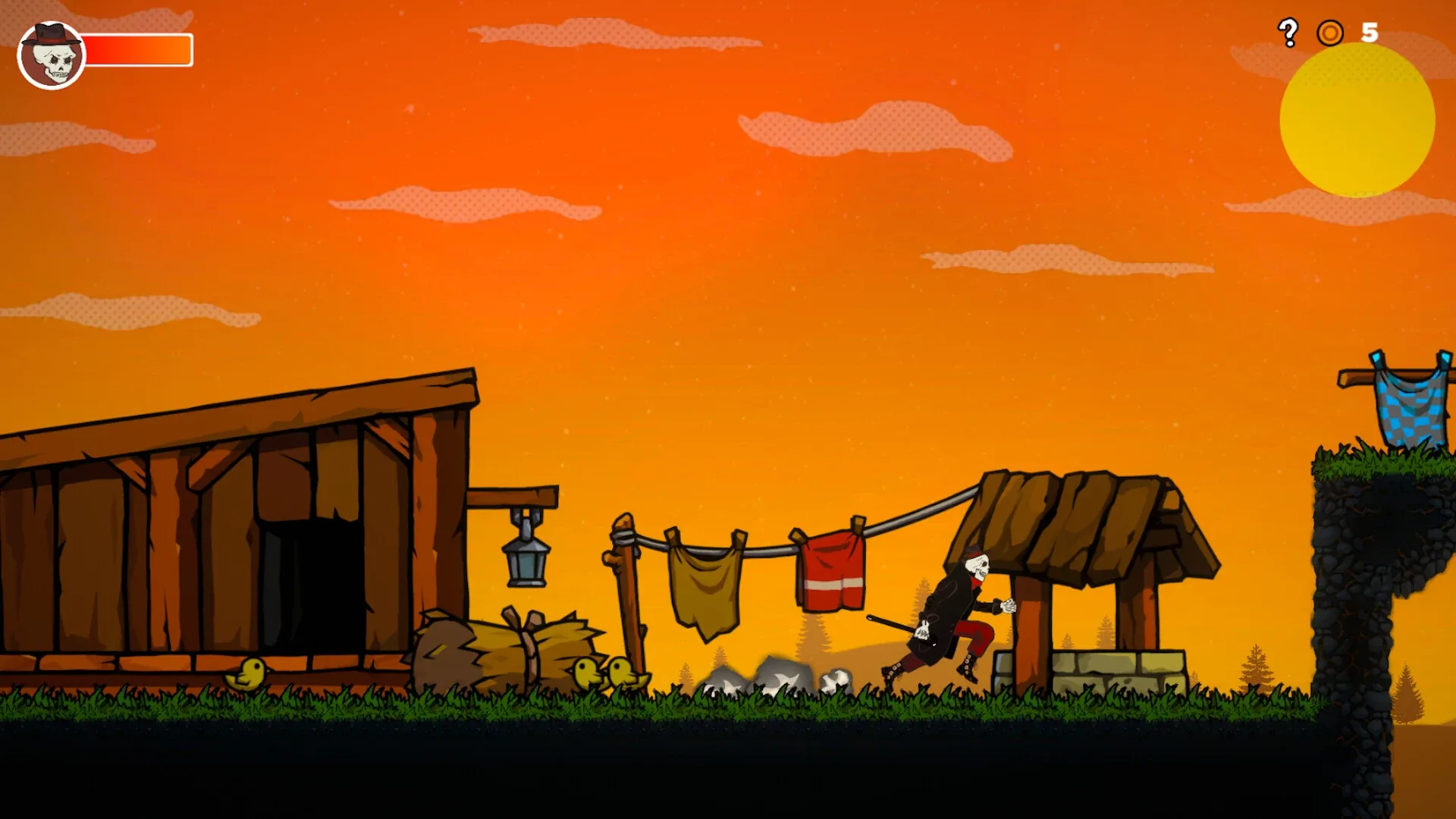Click the yellow duck near the hay bale
This screenshot has height=819, width=1456.
[x=248, y=673]
